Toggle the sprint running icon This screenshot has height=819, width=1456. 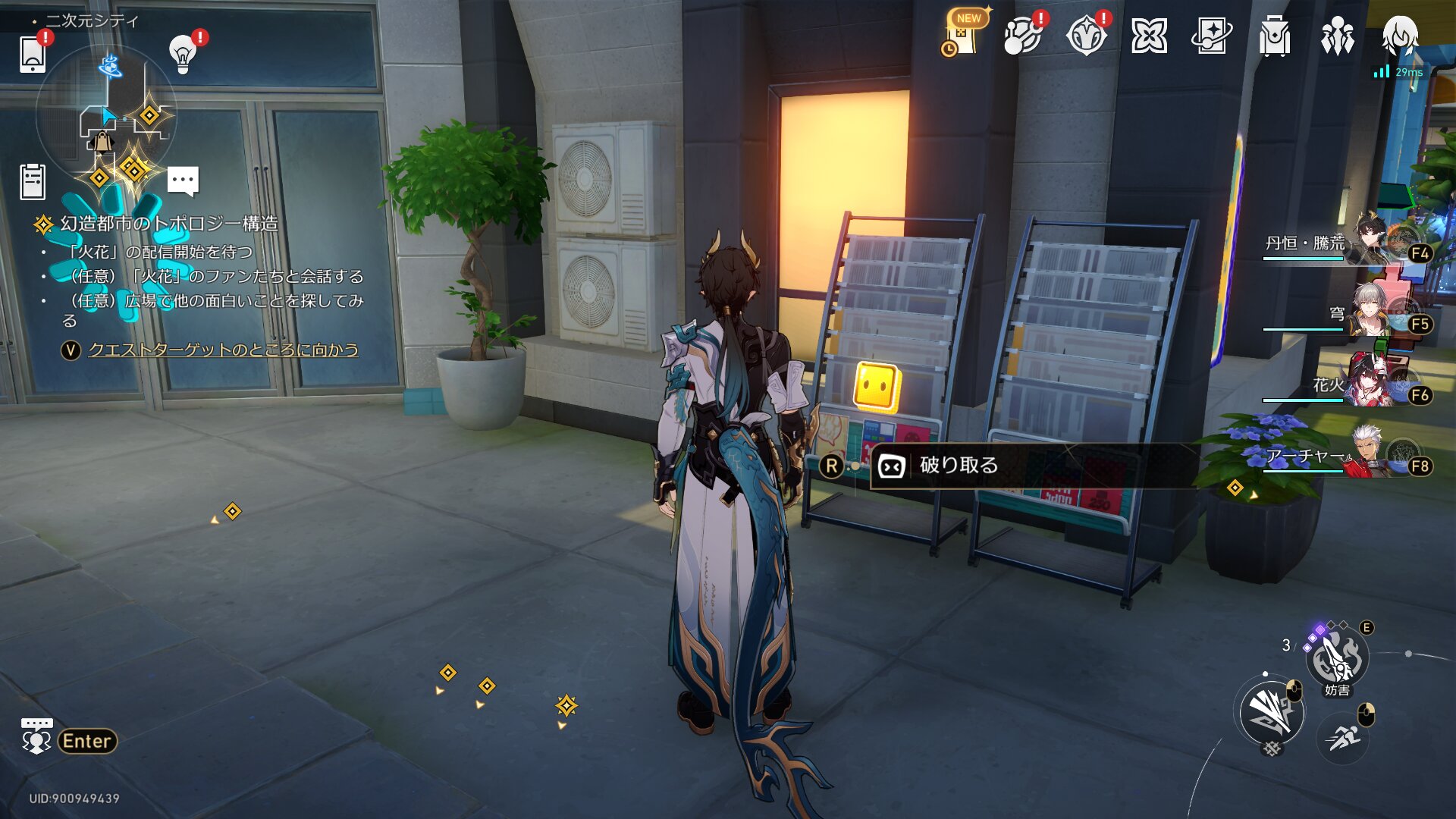point(1343,736)
